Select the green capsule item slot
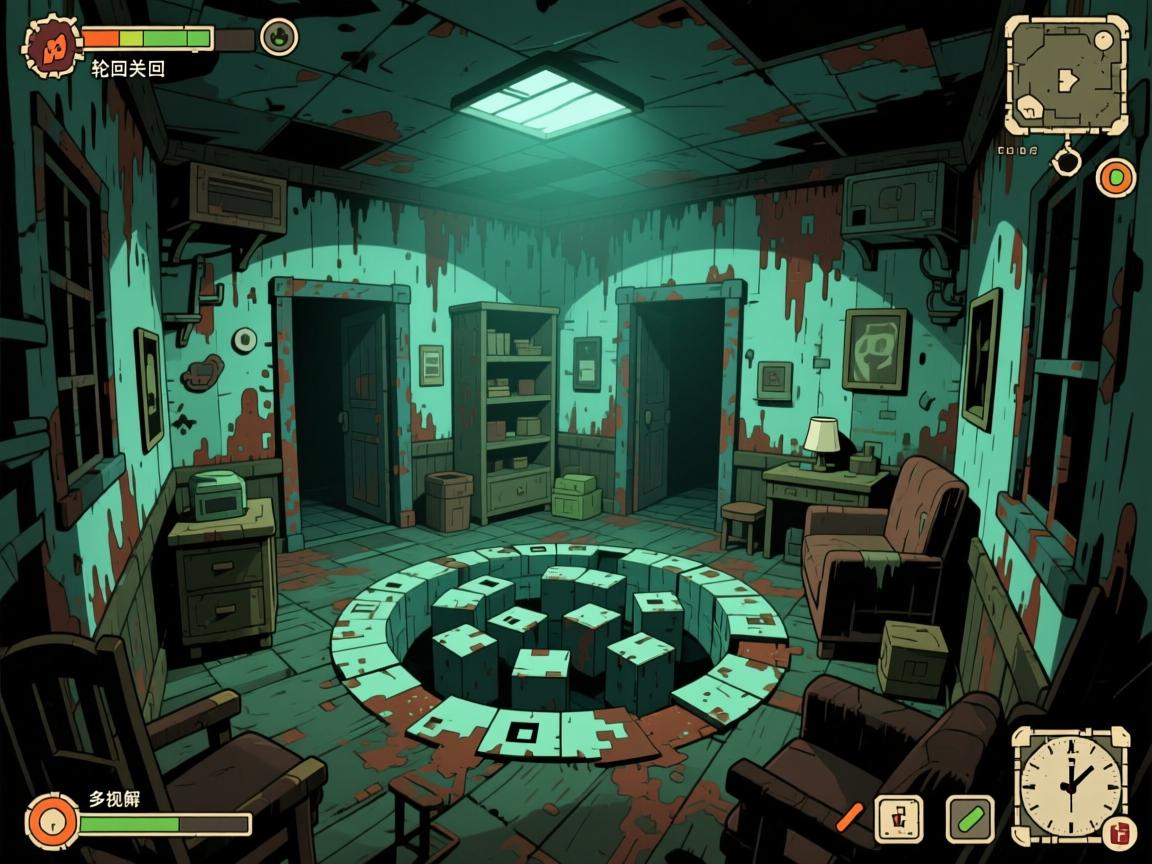 [969, 819]
